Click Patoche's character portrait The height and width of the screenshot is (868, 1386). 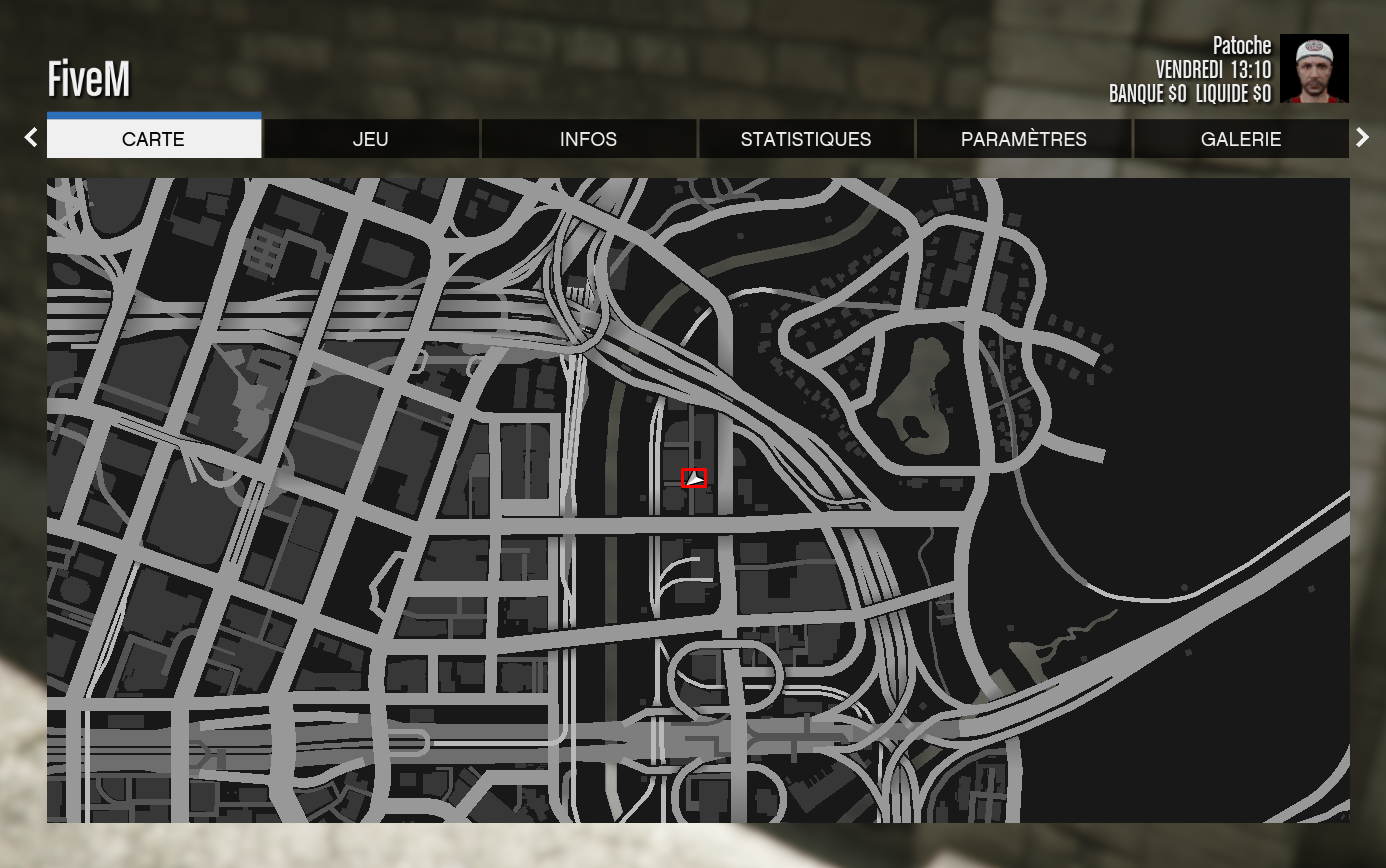click(1314, 69)
